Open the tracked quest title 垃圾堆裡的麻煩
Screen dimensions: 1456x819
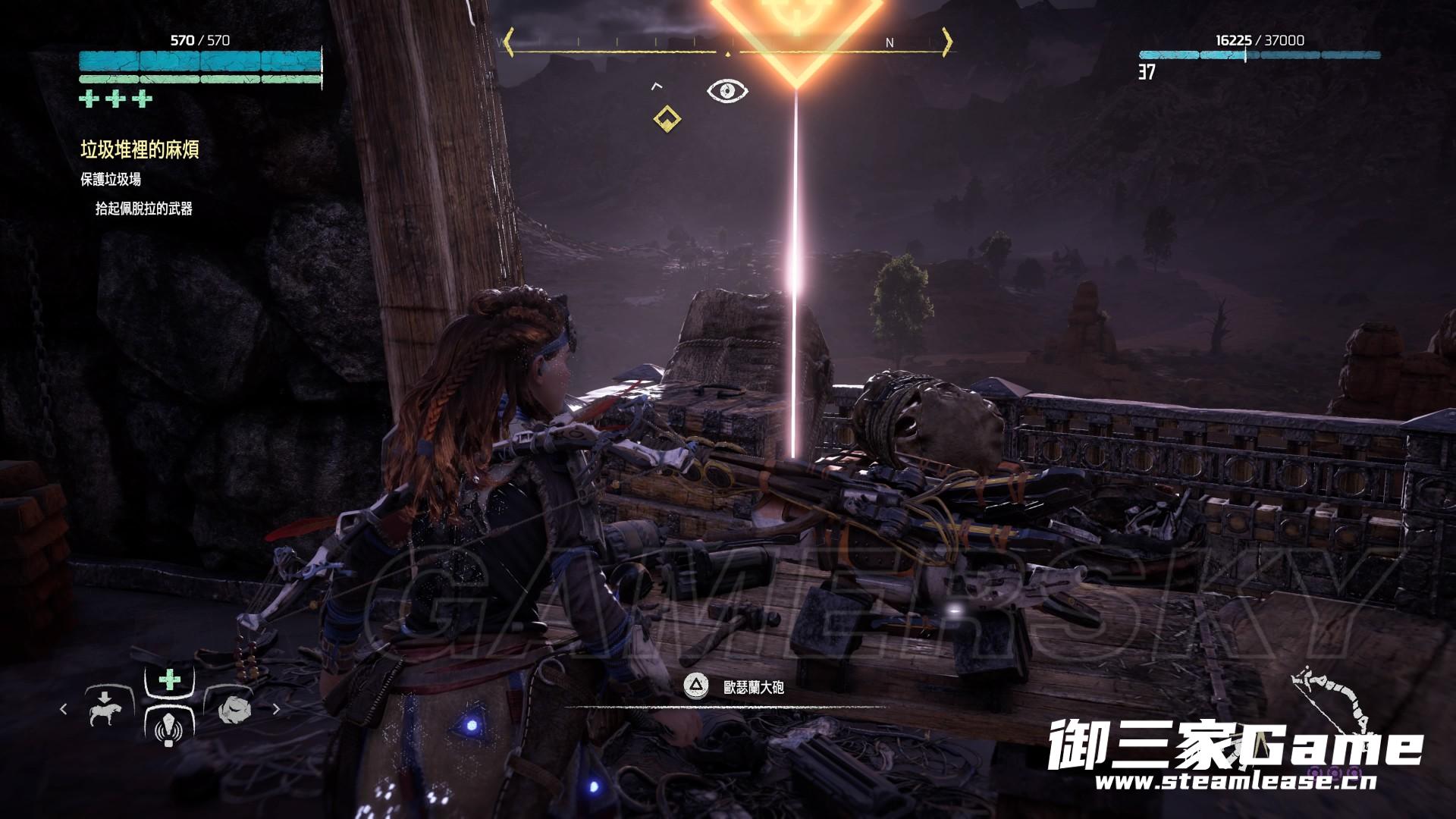140,149
